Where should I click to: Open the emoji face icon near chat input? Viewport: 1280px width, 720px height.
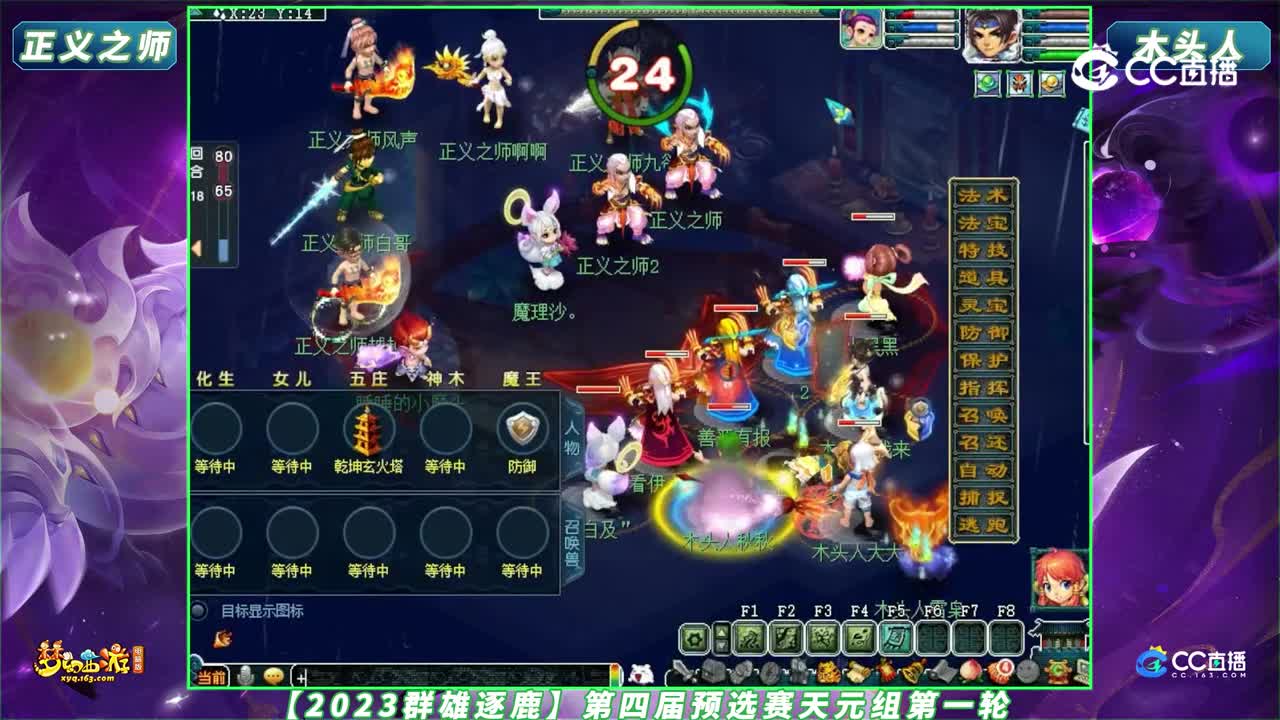click(273, 676)
